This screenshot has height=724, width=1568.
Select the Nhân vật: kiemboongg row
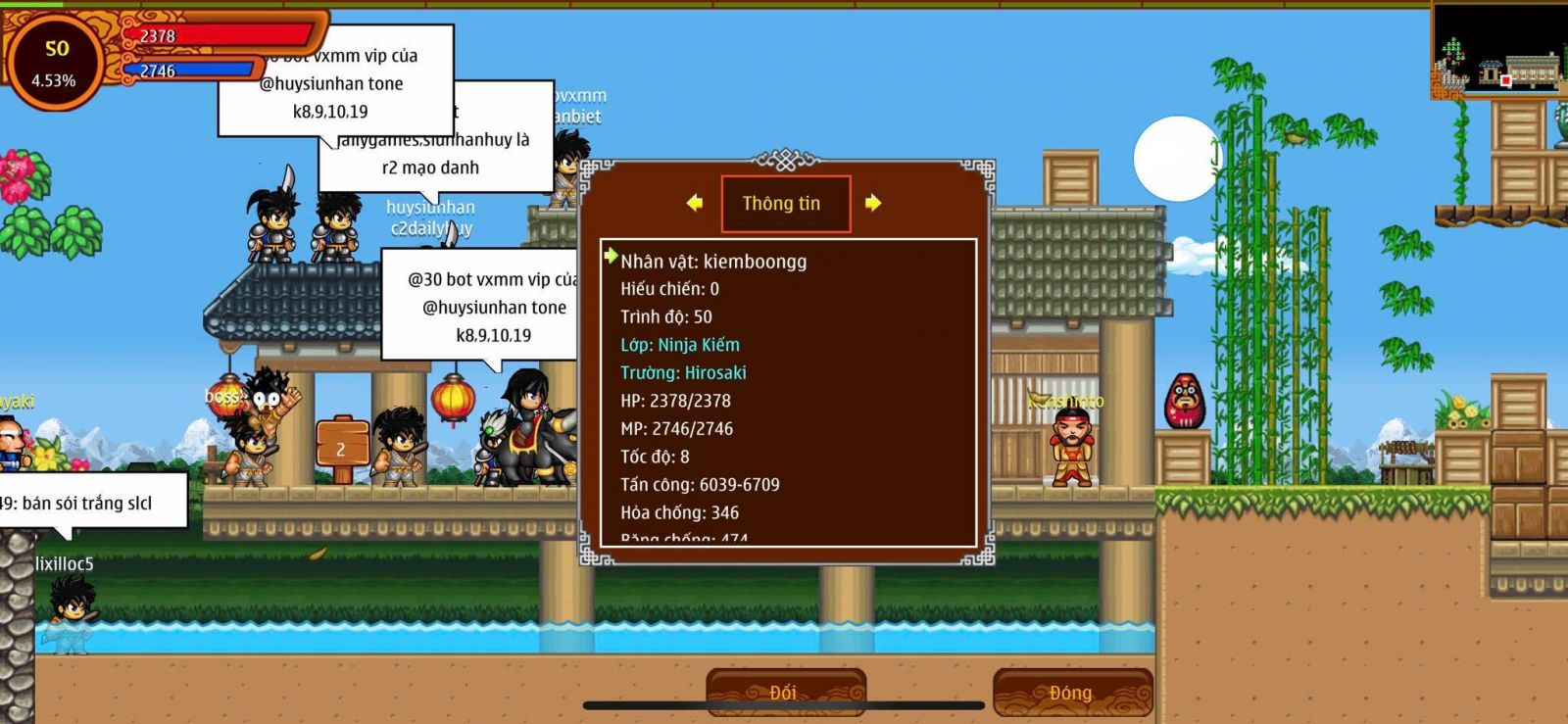point(713,262)
